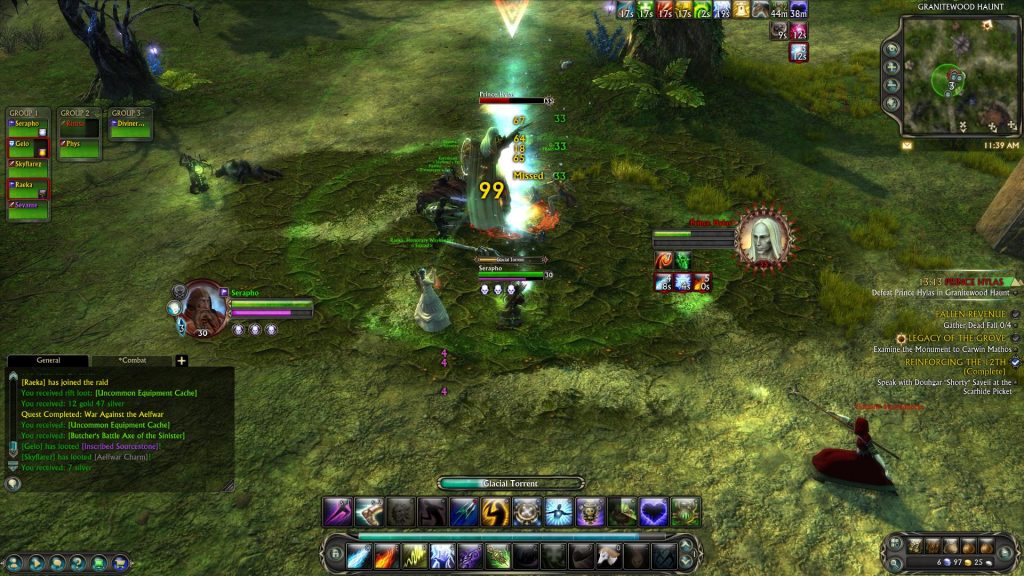Select raid member Raeka in raid frame
1024x576 pixels.
tap(27, 186)
